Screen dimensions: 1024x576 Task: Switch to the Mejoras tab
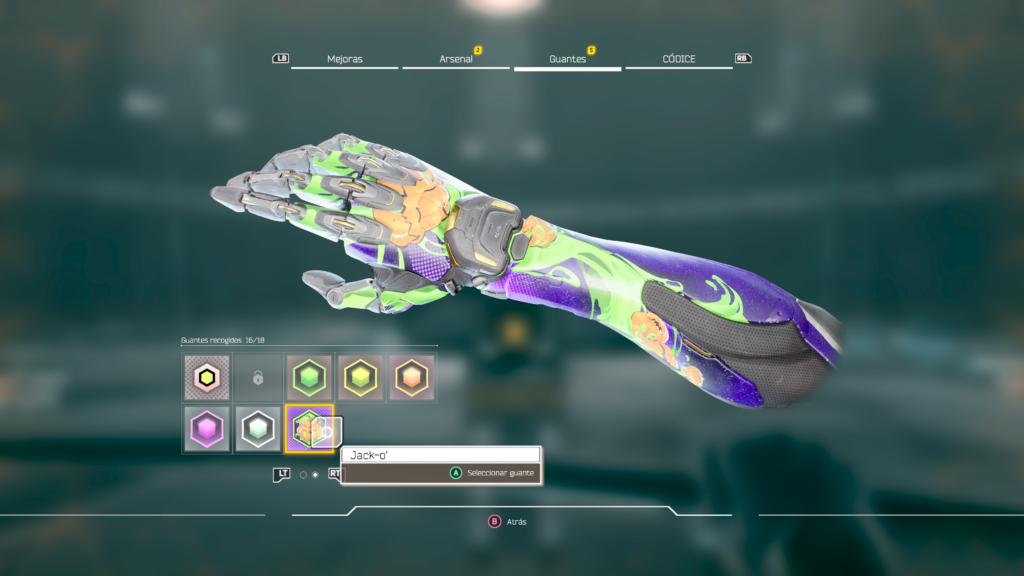344,59
